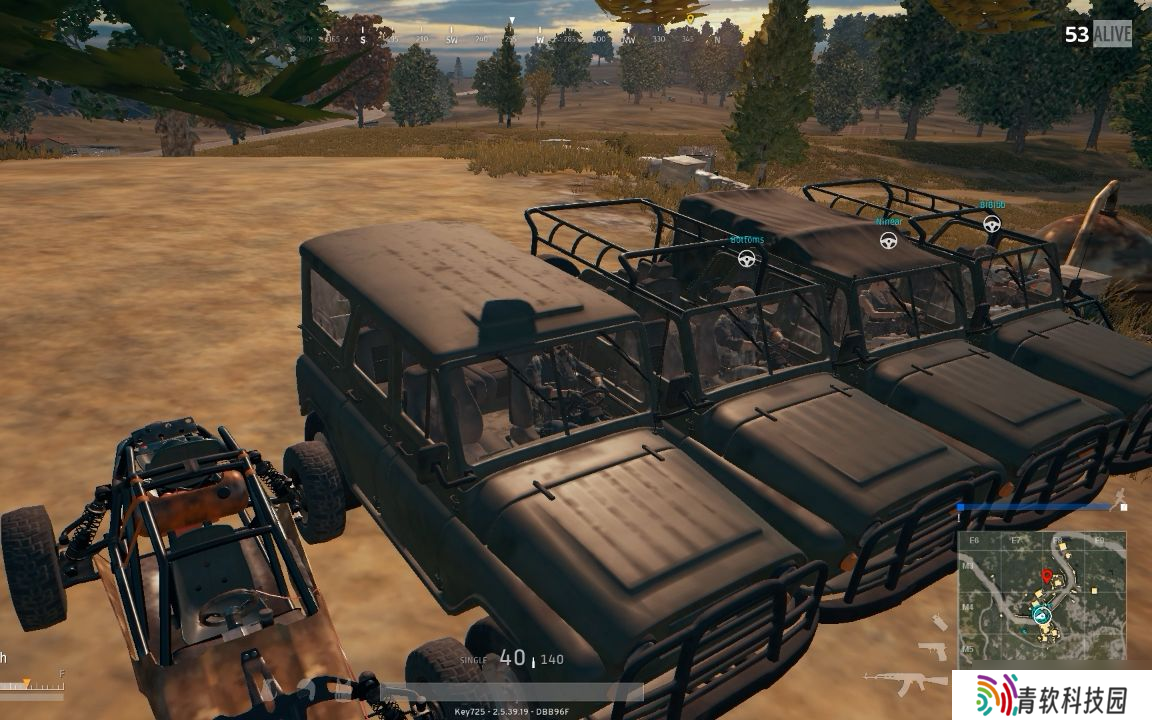
Task: Select the player position marker on the minimap
Action: click(1041, 614)
